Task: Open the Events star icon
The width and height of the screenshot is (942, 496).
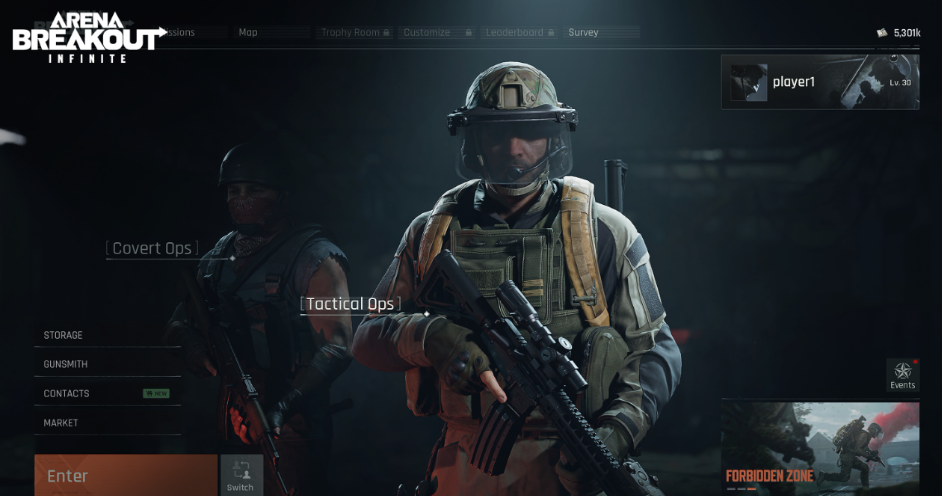Action: (902, 375)
